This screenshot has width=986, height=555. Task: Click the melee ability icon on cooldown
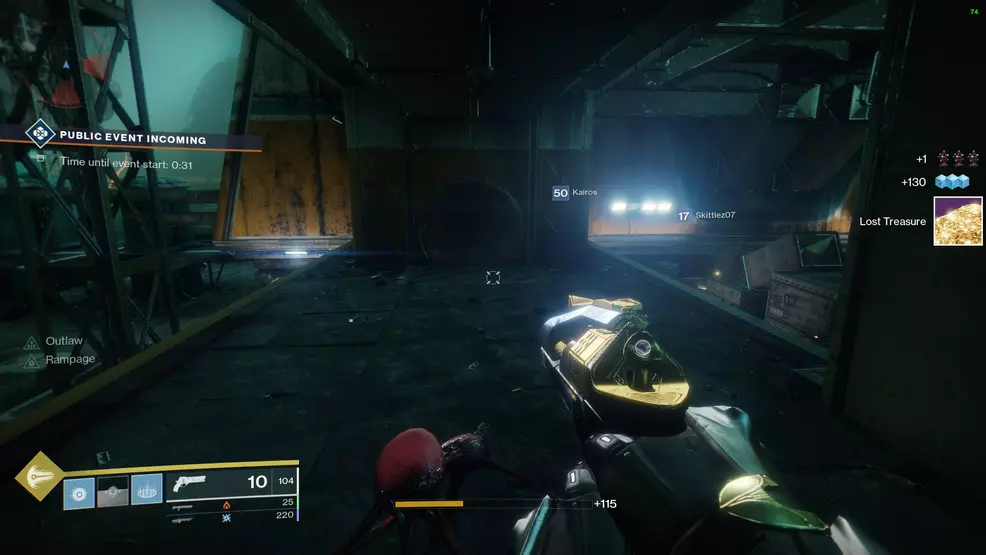pyautogui.click(x=112, y=491)
